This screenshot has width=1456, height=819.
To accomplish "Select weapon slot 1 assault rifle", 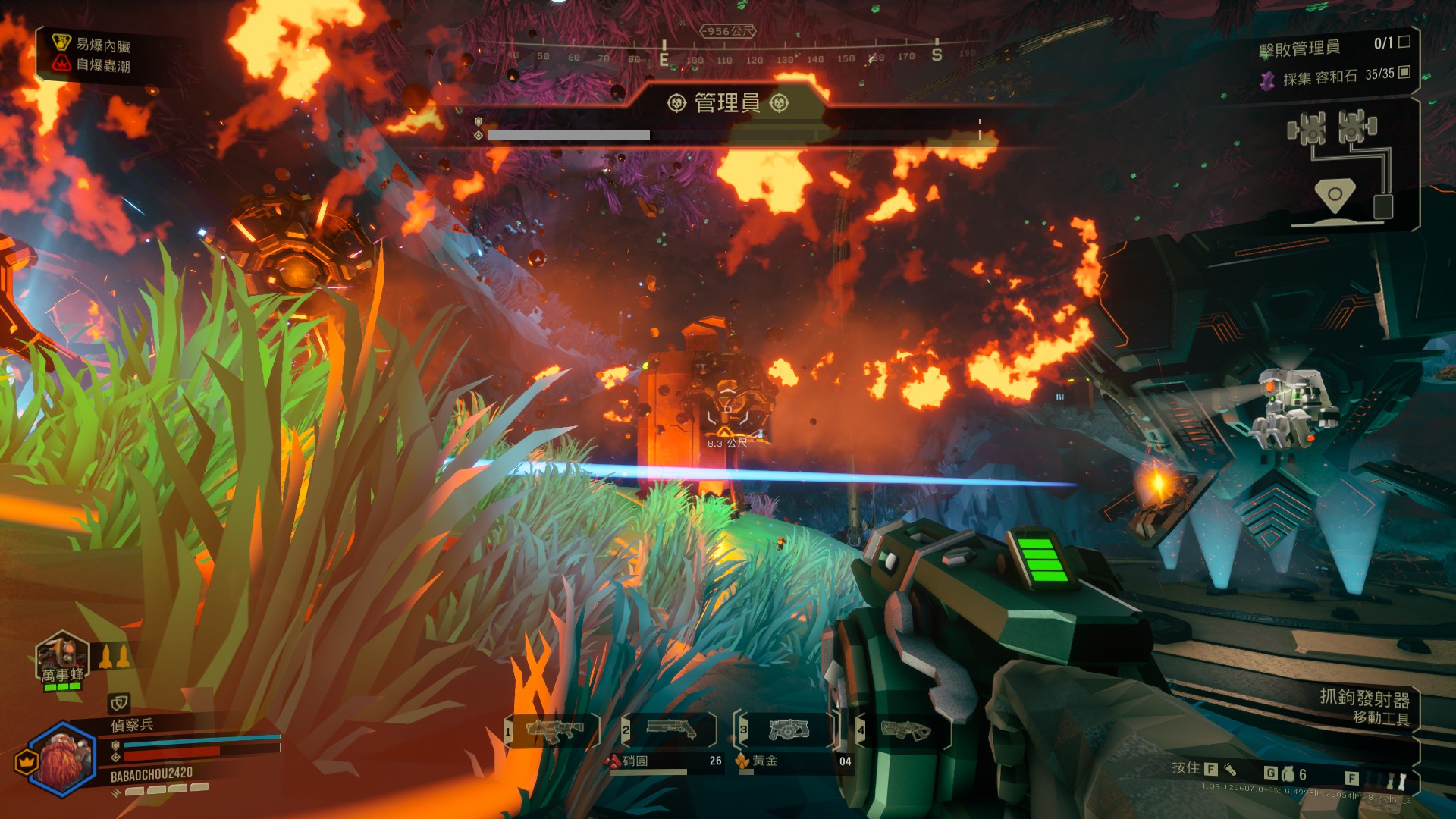I will click(x=554, y=730).
